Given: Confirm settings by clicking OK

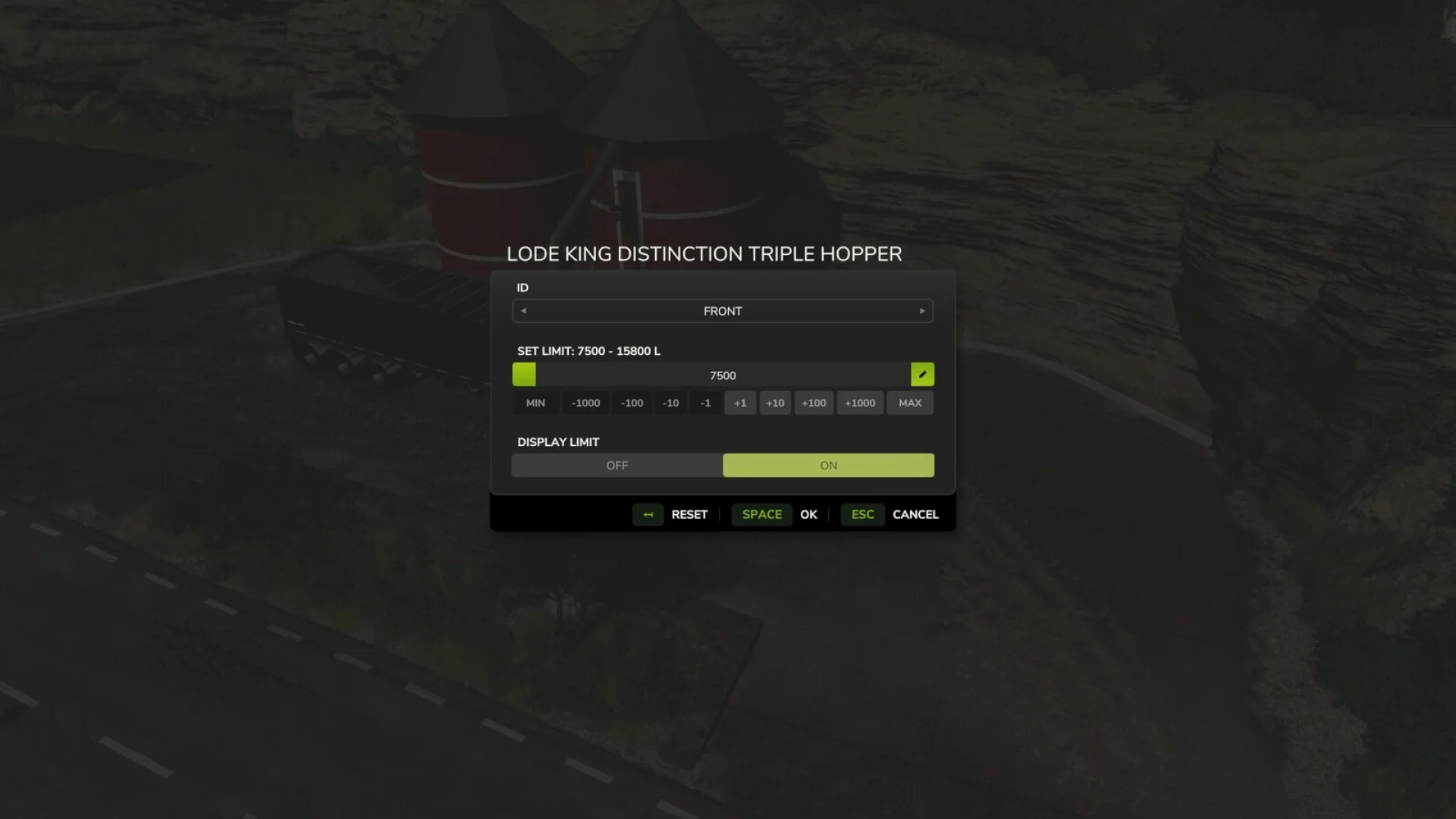Looking at the screenshot, I should point(808,514).
